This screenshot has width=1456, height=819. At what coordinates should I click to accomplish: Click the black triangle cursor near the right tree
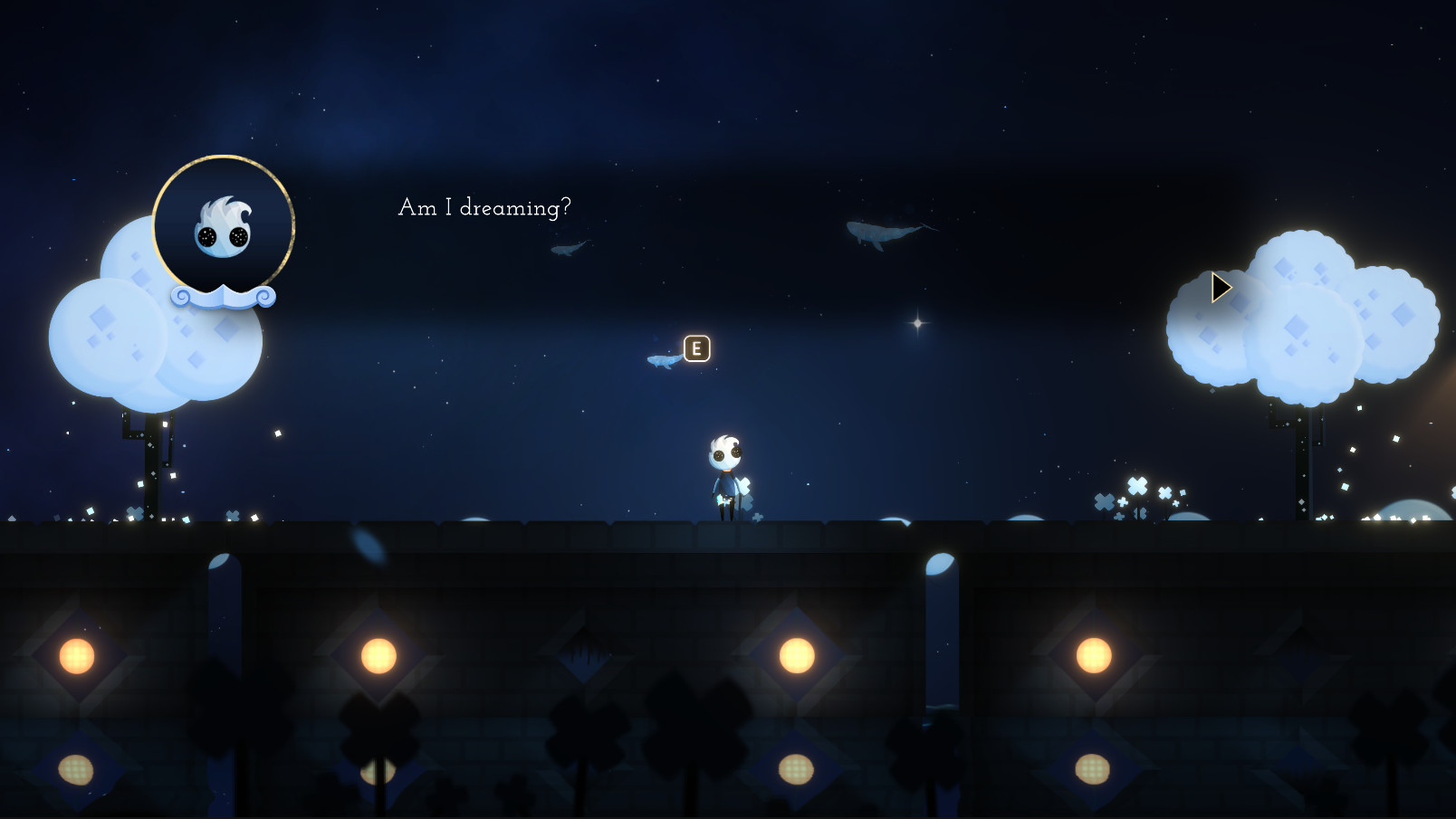click(1221, 287)
